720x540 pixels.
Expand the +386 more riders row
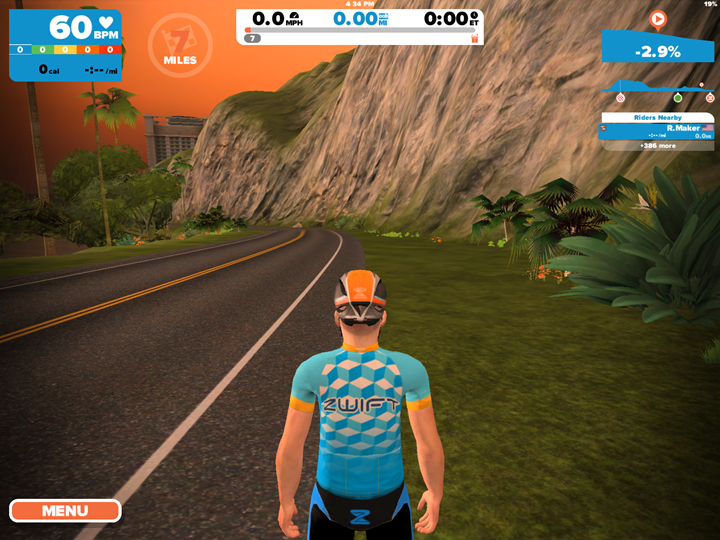[657, 146]
